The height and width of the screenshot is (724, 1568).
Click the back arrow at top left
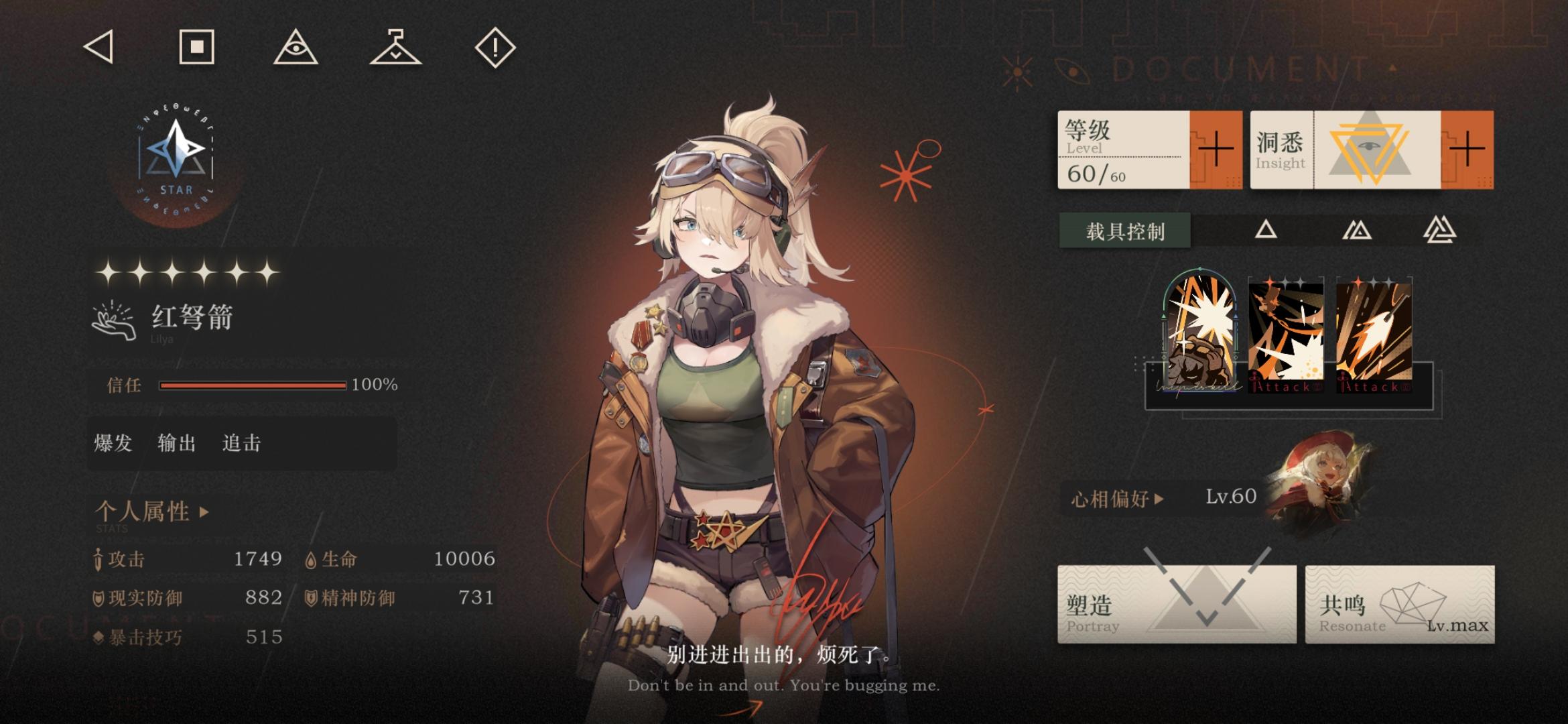tap(99, 48)
